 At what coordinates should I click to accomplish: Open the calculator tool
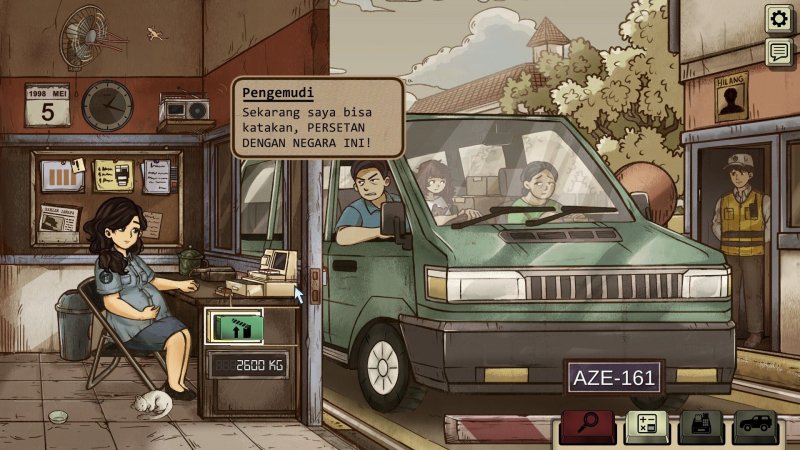(643, 427)
